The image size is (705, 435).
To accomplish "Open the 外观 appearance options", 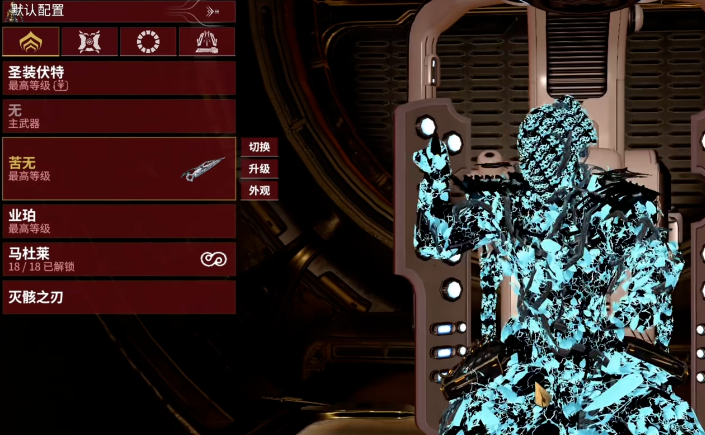I will [259, 190].
